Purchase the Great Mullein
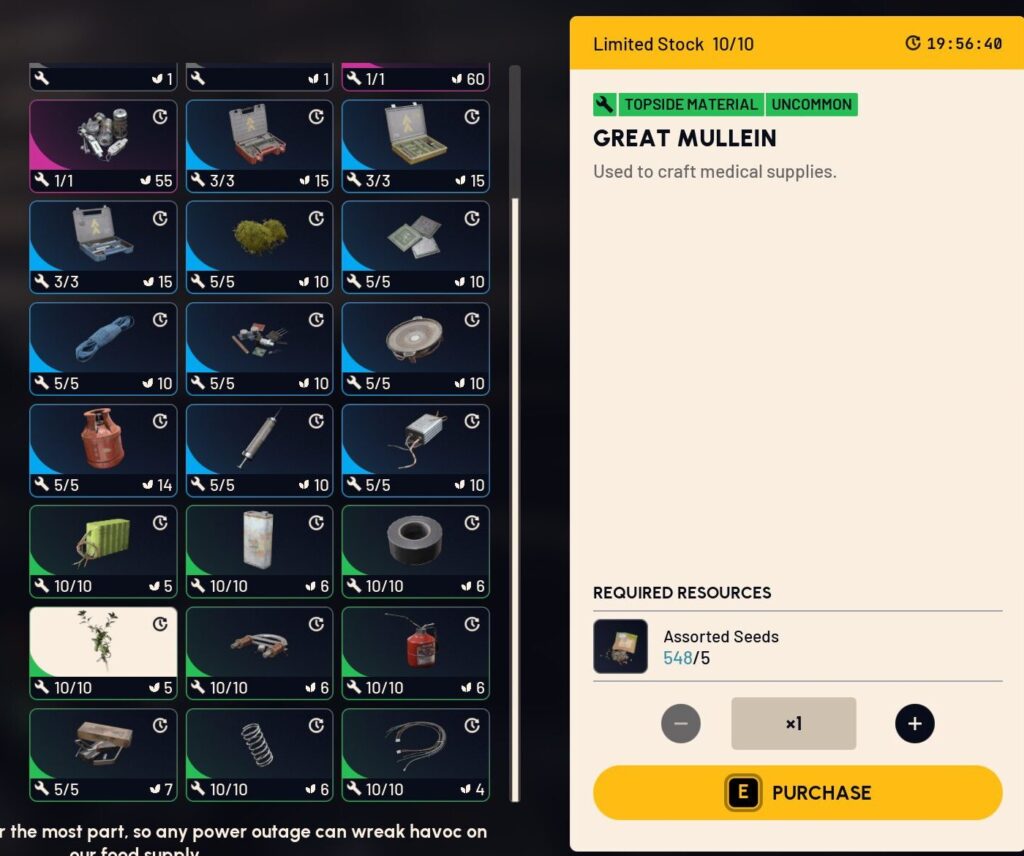Screen dimensions: 1024x856 click(x=797, y=793)
